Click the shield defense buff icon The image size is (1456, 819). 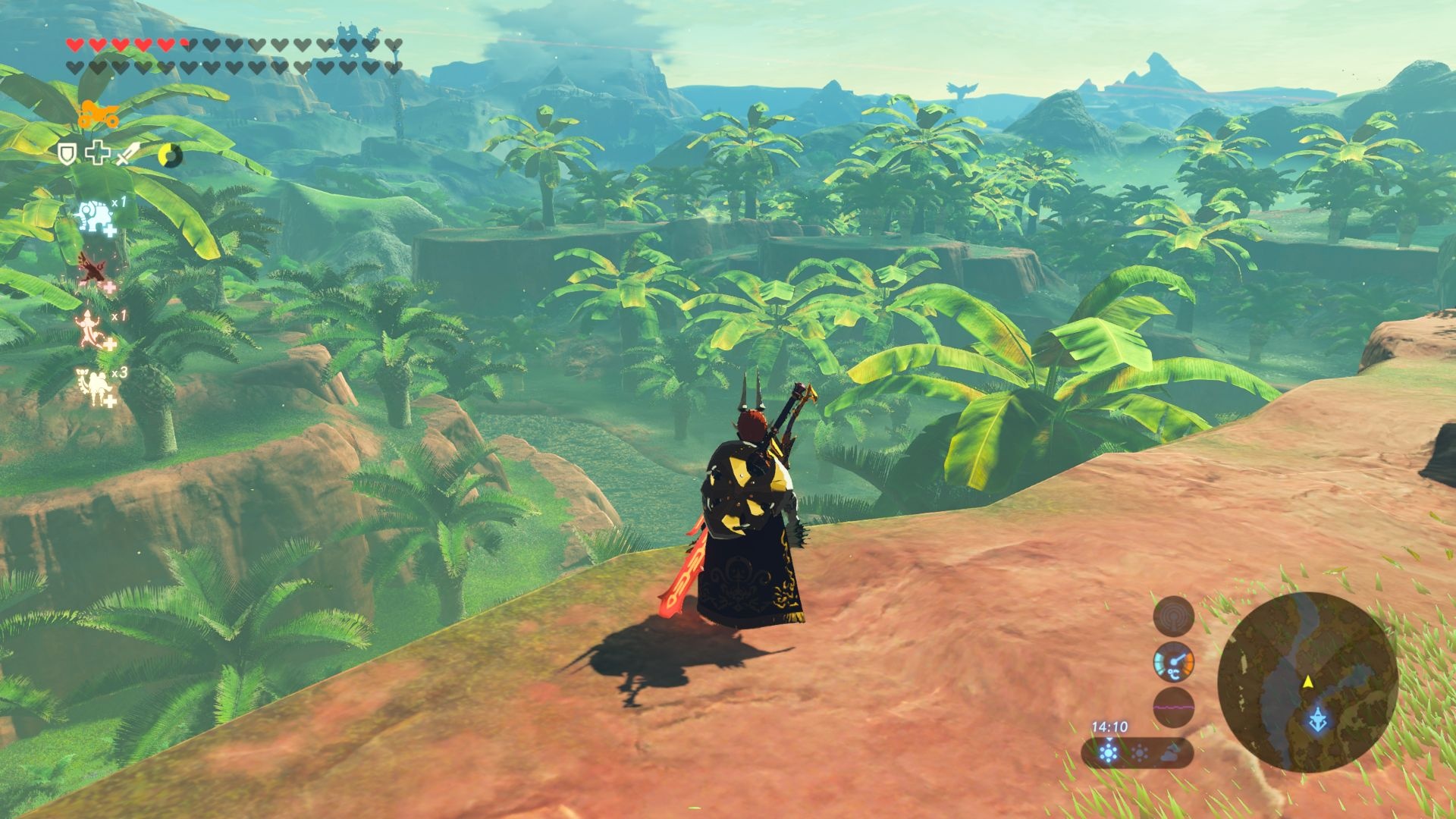68,155
